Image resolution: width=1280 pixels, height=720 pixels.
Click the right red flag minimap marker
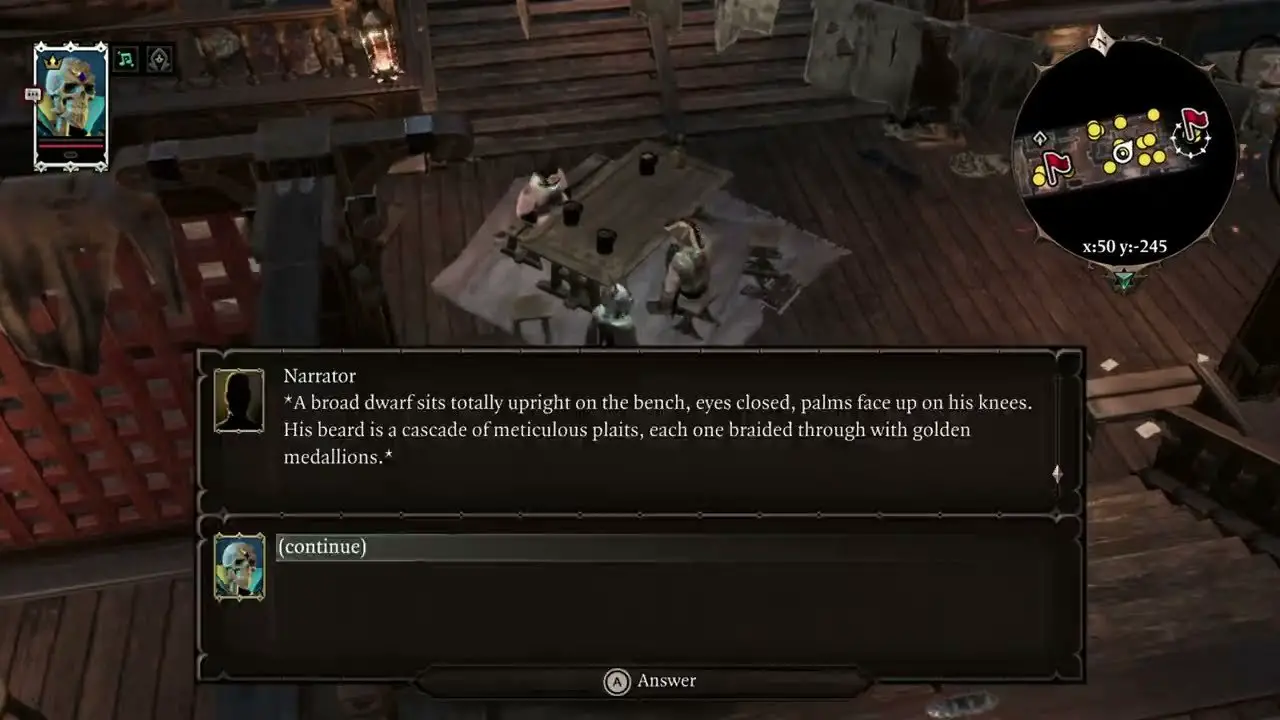[x=1193, y=126]
